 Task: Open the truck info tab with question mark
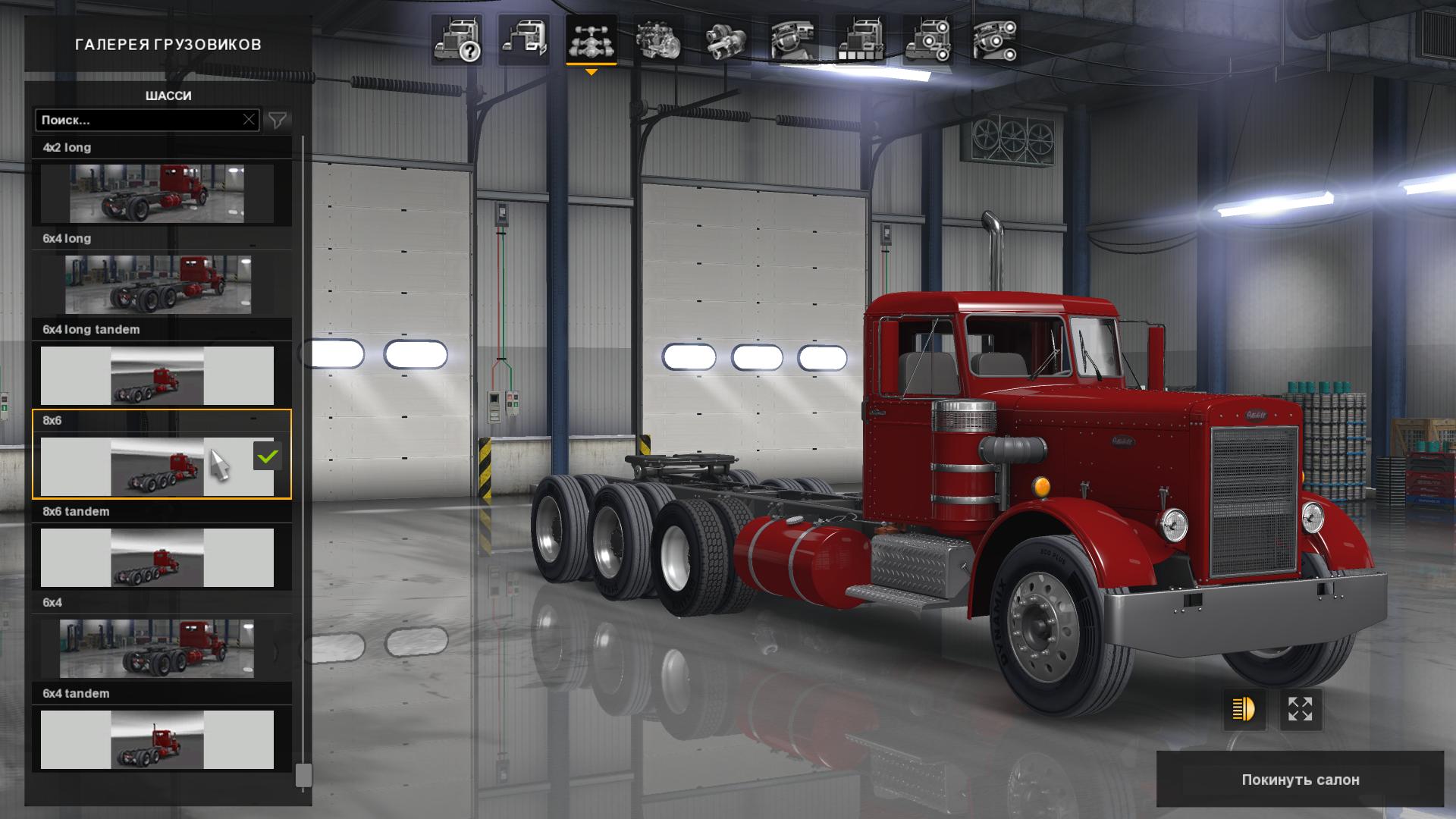coord(457,40)
